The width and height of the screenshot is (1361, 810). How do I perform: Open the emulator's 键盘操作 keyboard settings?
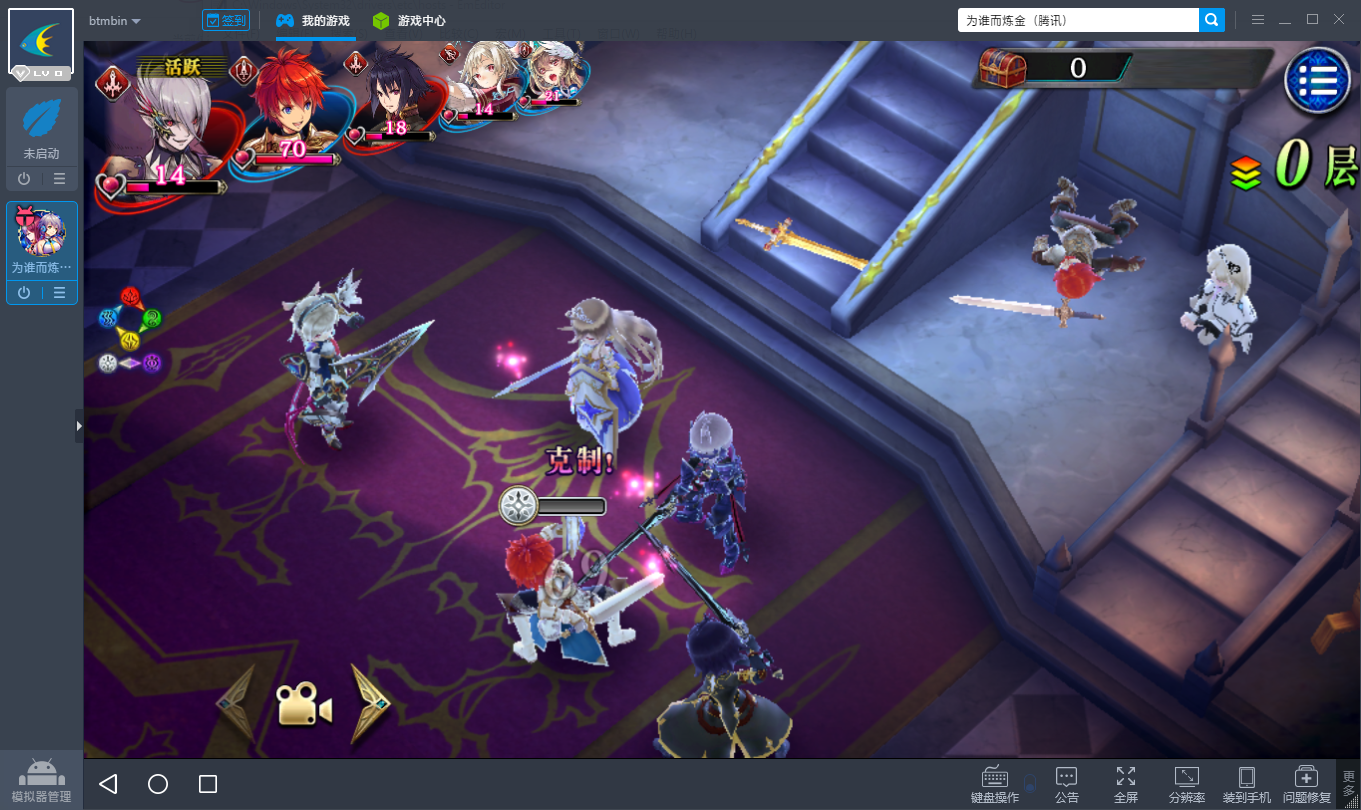995,785
